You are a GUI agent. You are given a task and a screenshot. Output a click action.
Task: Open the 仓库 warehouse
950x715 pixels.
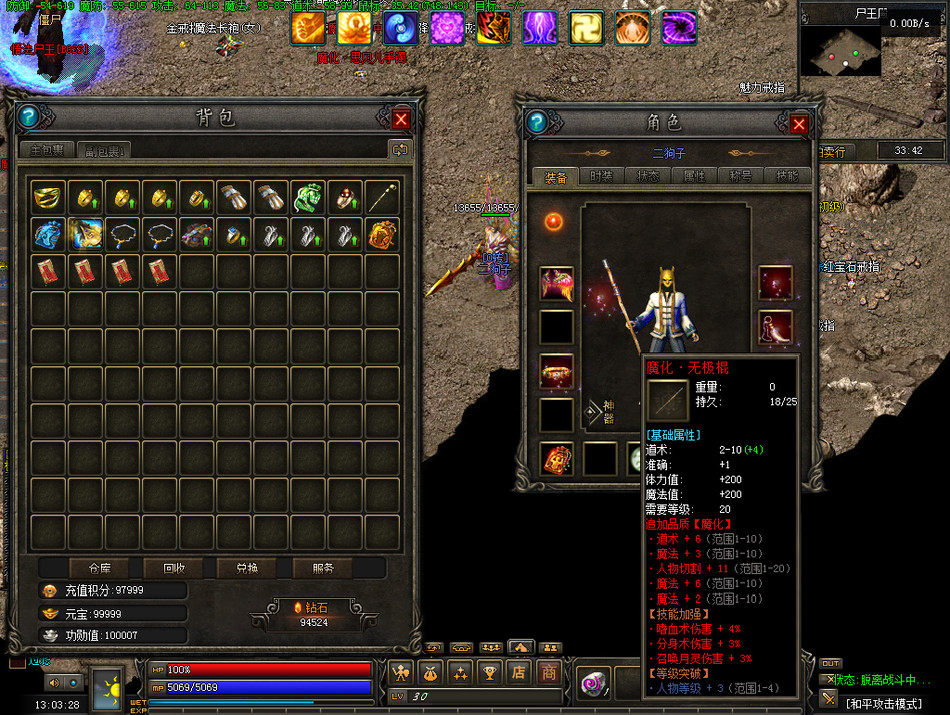click(100, 568)
